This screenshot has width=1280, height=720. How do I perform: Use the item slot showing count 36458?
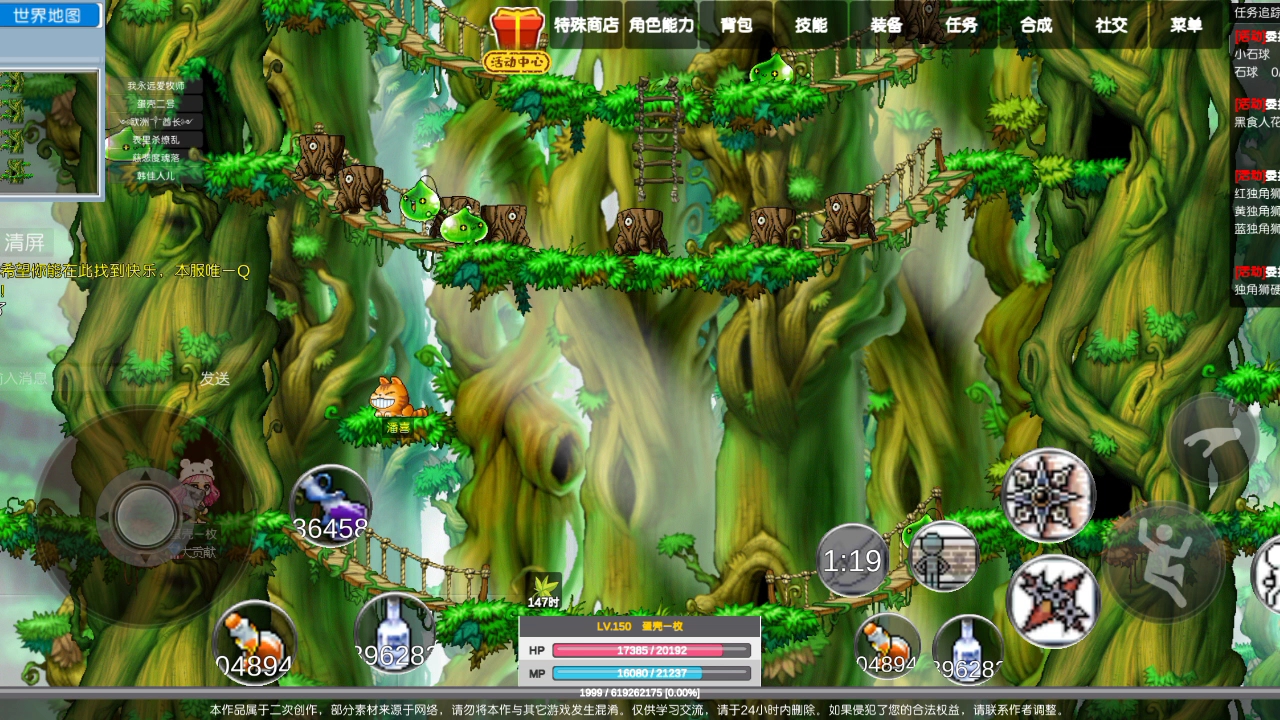330,505
